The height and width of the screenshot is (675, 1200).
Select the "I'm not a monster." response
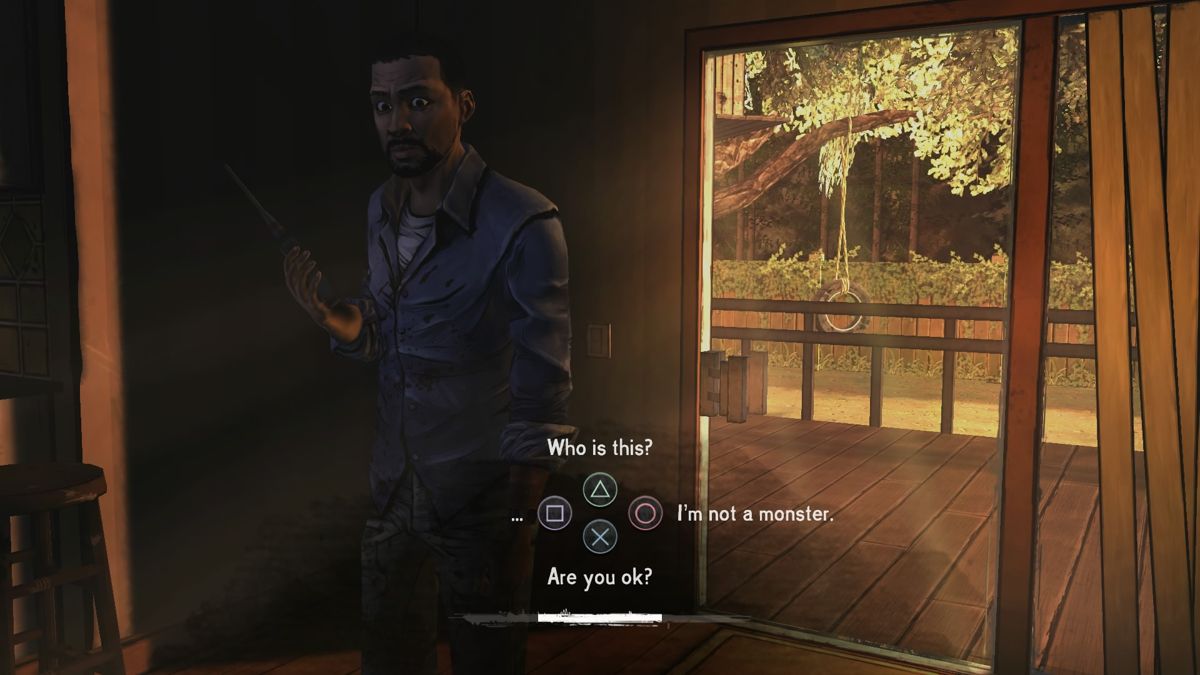click(754, 514)
